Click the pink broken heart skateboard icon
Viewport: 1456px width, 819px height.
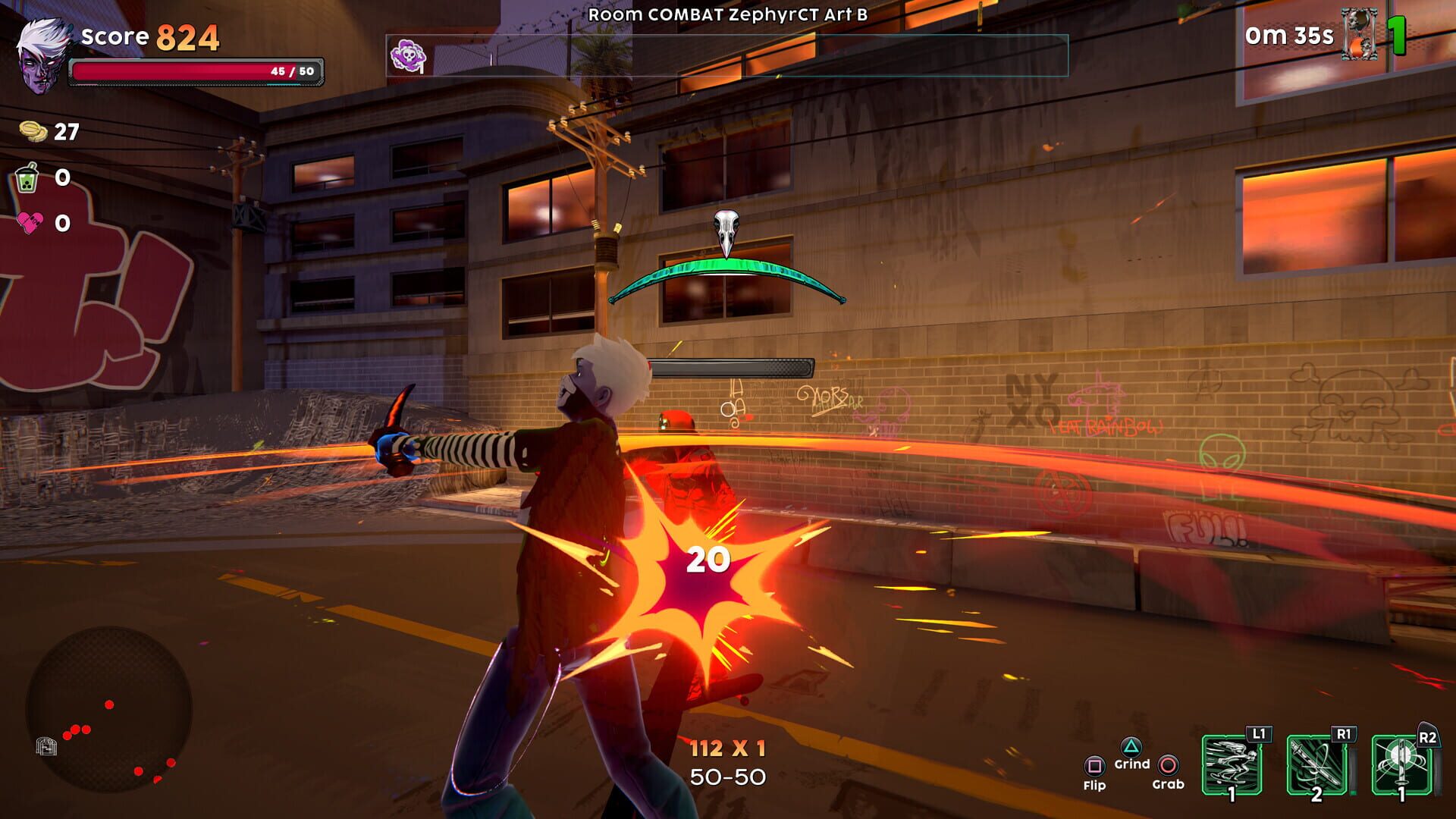(30, 222)
